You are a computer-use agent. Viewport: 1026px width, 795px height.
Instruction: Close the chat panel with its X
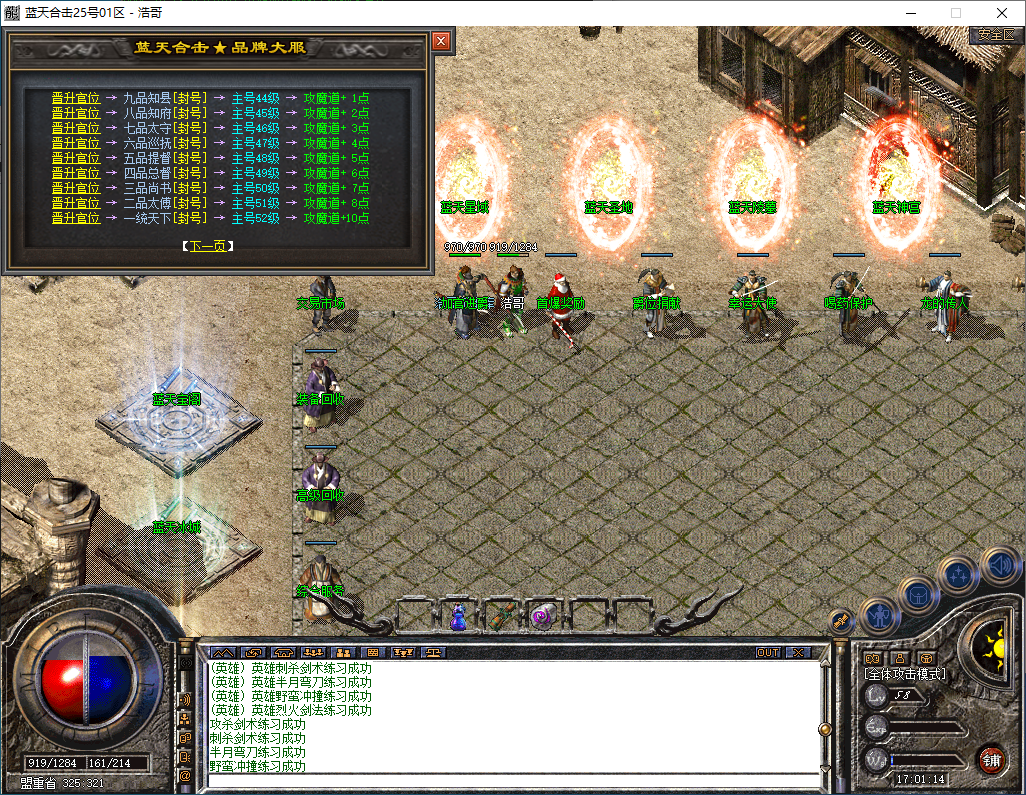[x=798, y=652]
